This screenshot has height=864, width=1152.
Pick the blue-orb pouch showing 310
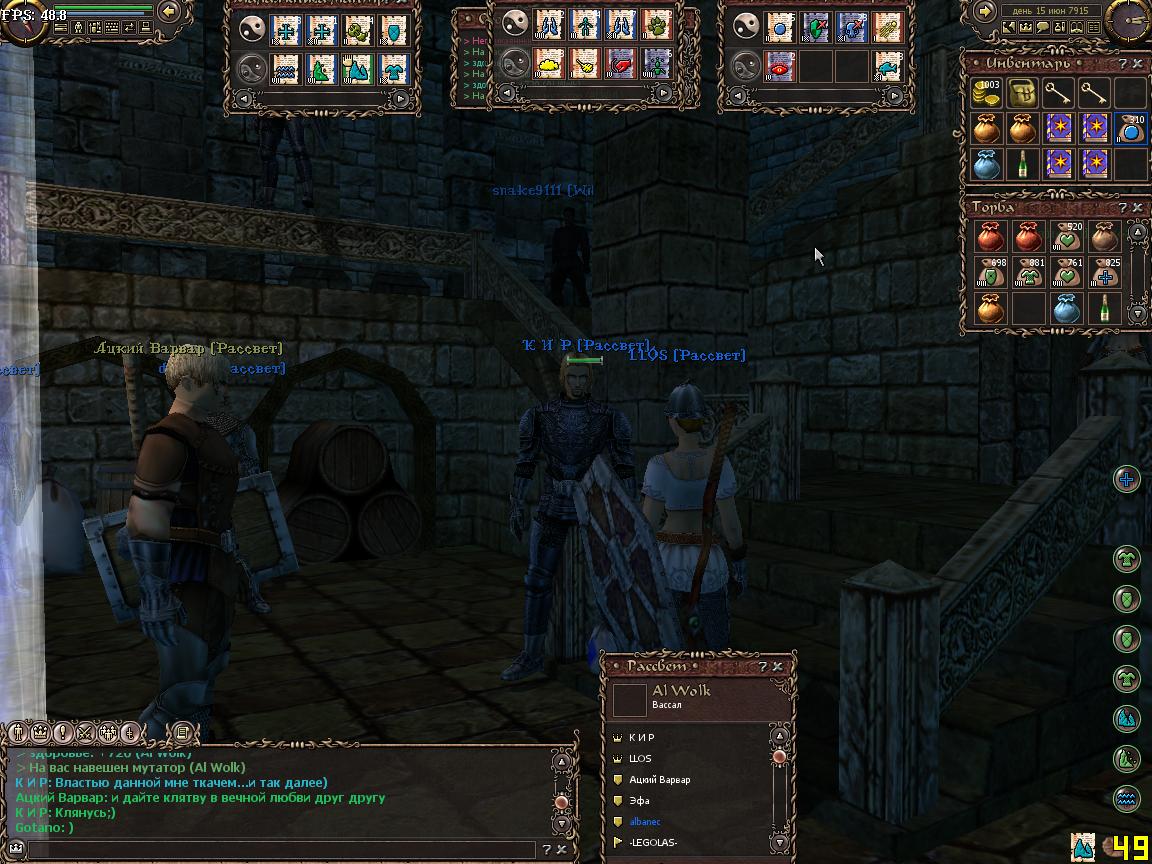click(1130, 129)
